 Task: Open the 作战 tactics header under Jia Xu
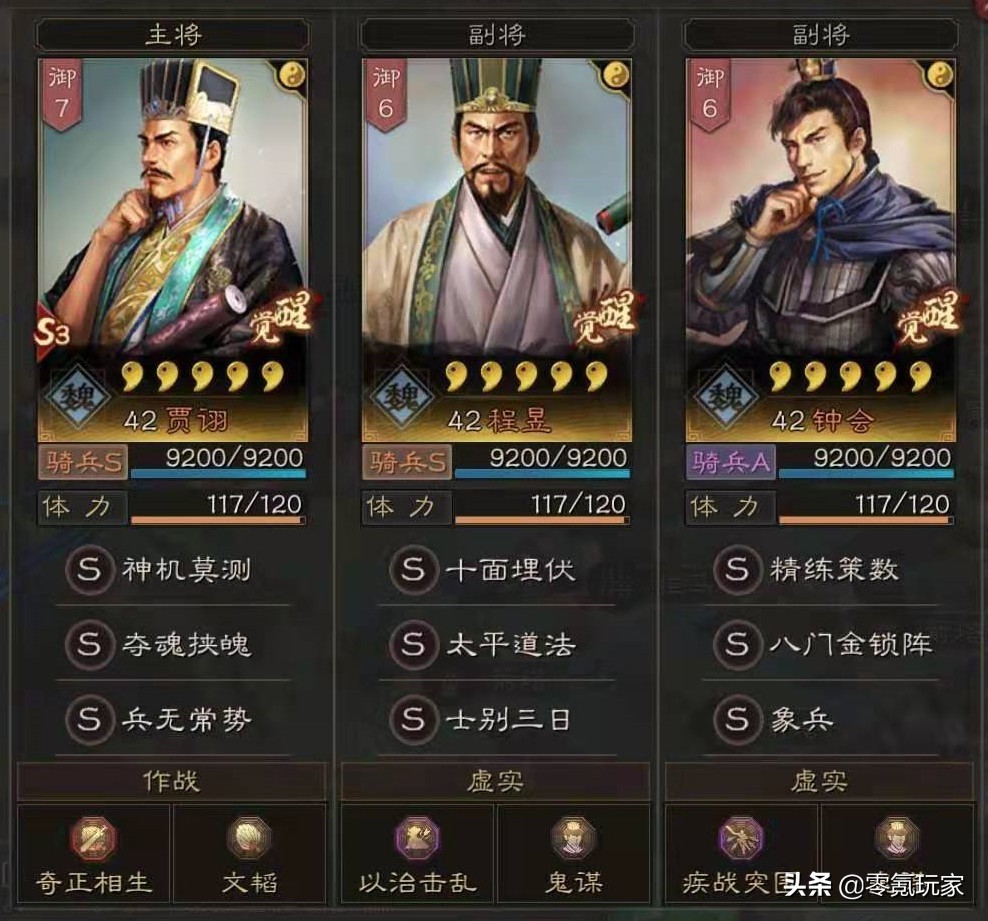click(172, 781)
